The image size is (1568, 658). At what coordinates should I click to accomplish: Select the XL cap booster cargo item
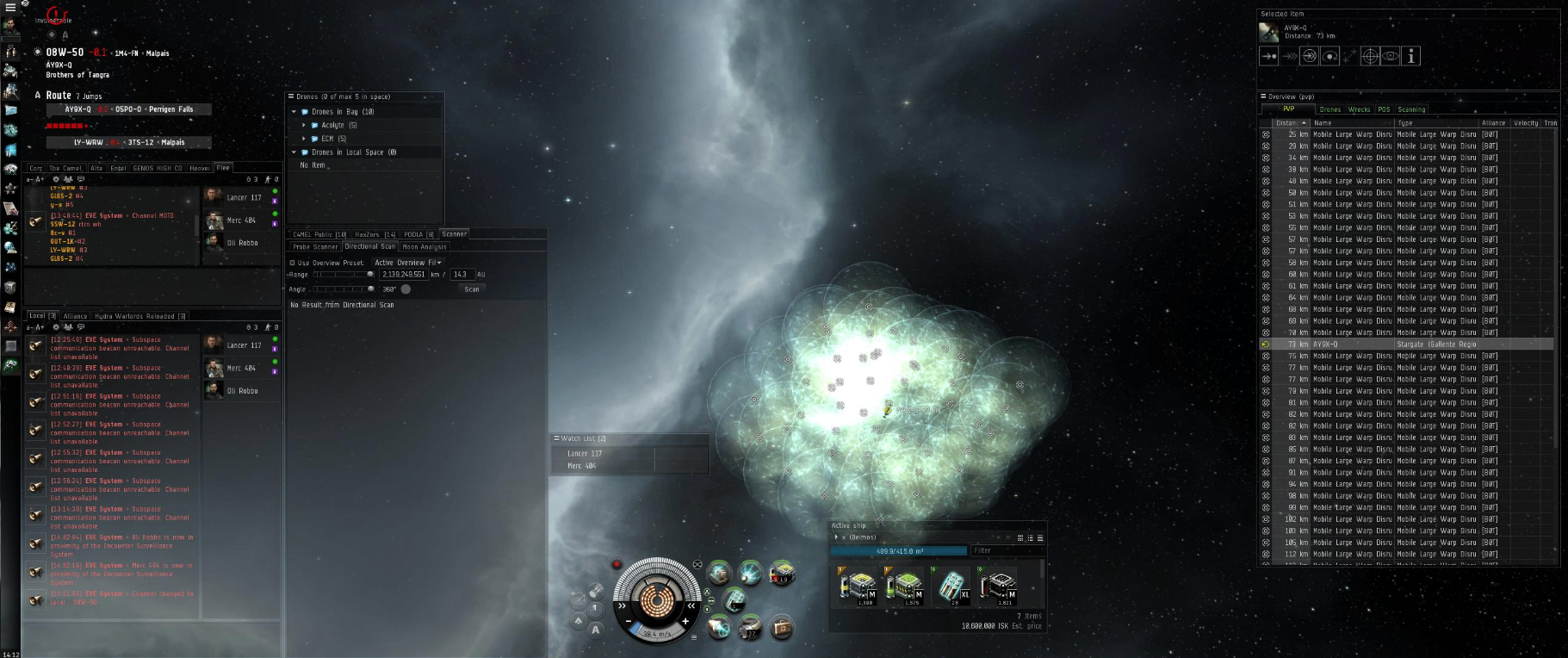952,586
